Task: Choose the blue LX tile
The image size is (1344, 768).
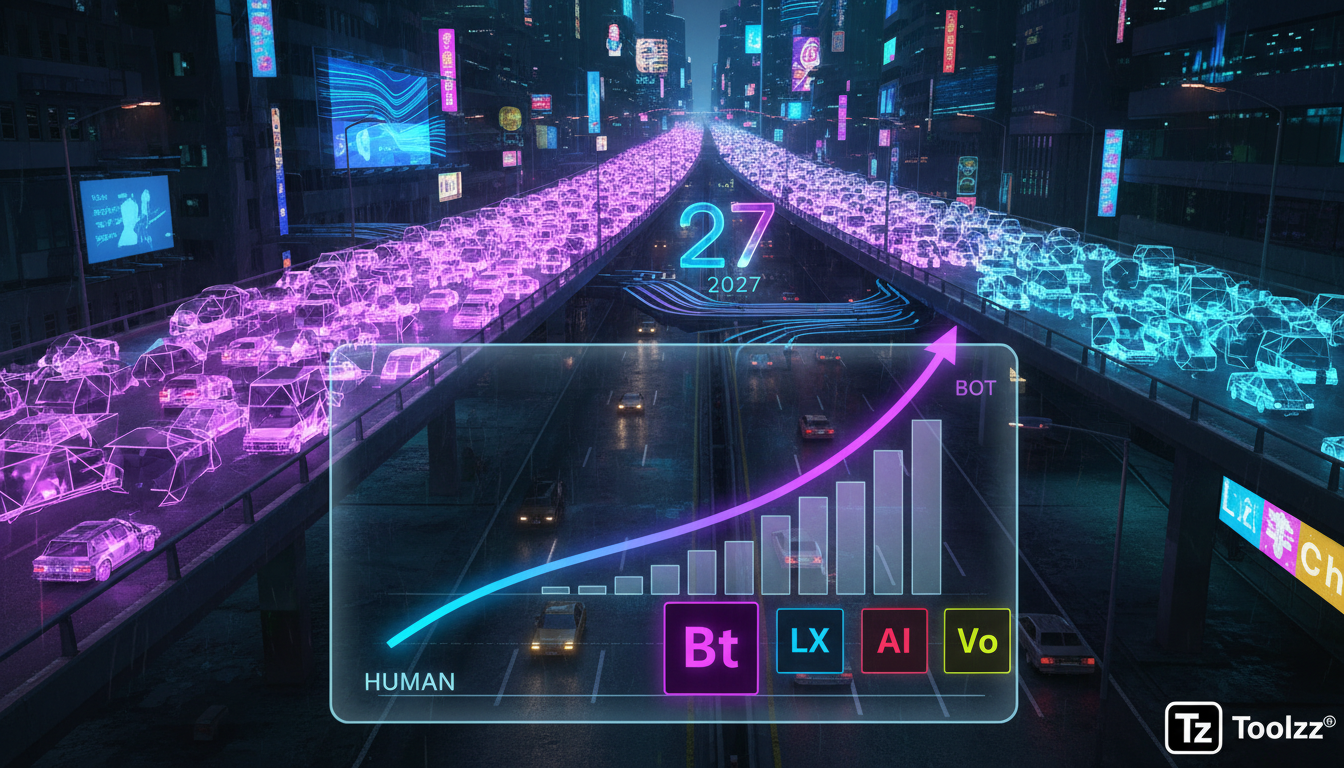Action: point(809,641)
